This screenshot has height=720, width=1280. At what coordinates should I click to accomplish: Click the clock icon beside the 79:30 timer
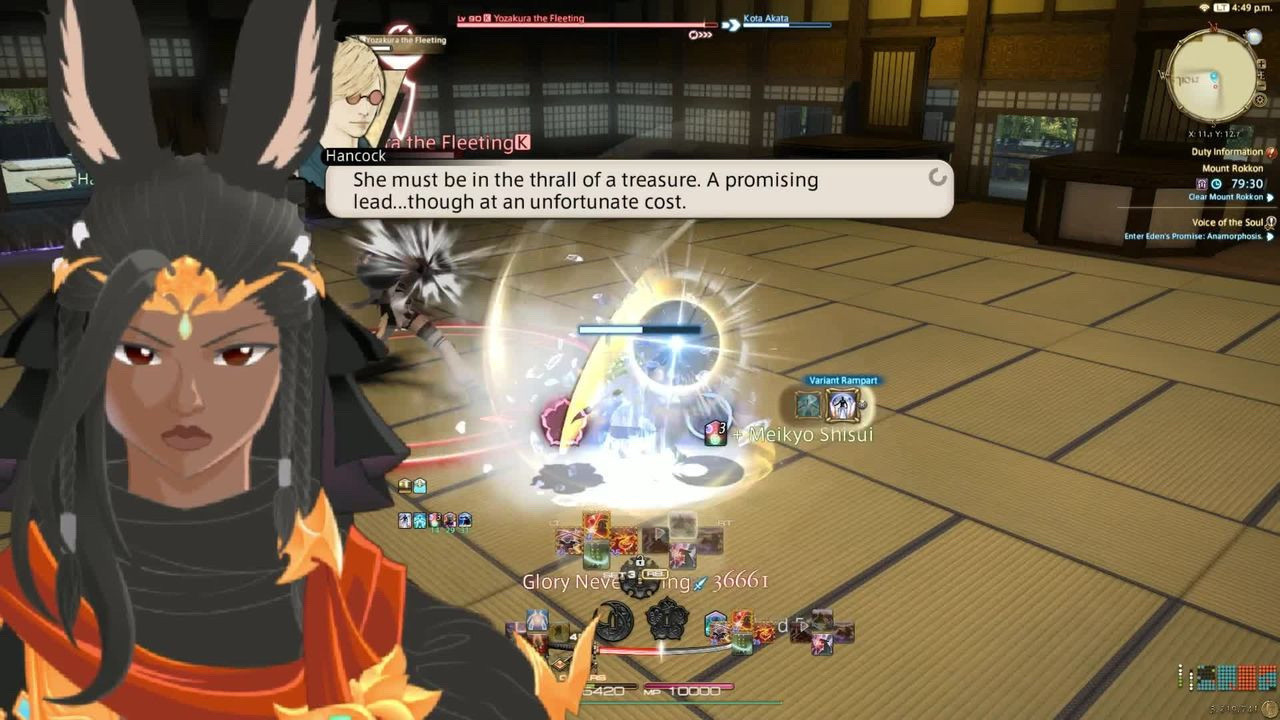[x=1214, y=183]
